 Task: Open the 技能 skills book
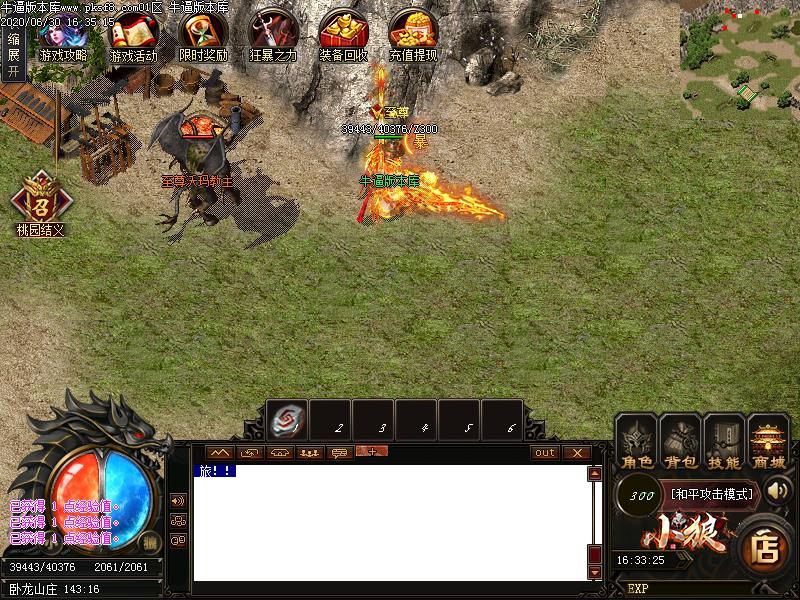pyautogui.click(x=724, y=441)
